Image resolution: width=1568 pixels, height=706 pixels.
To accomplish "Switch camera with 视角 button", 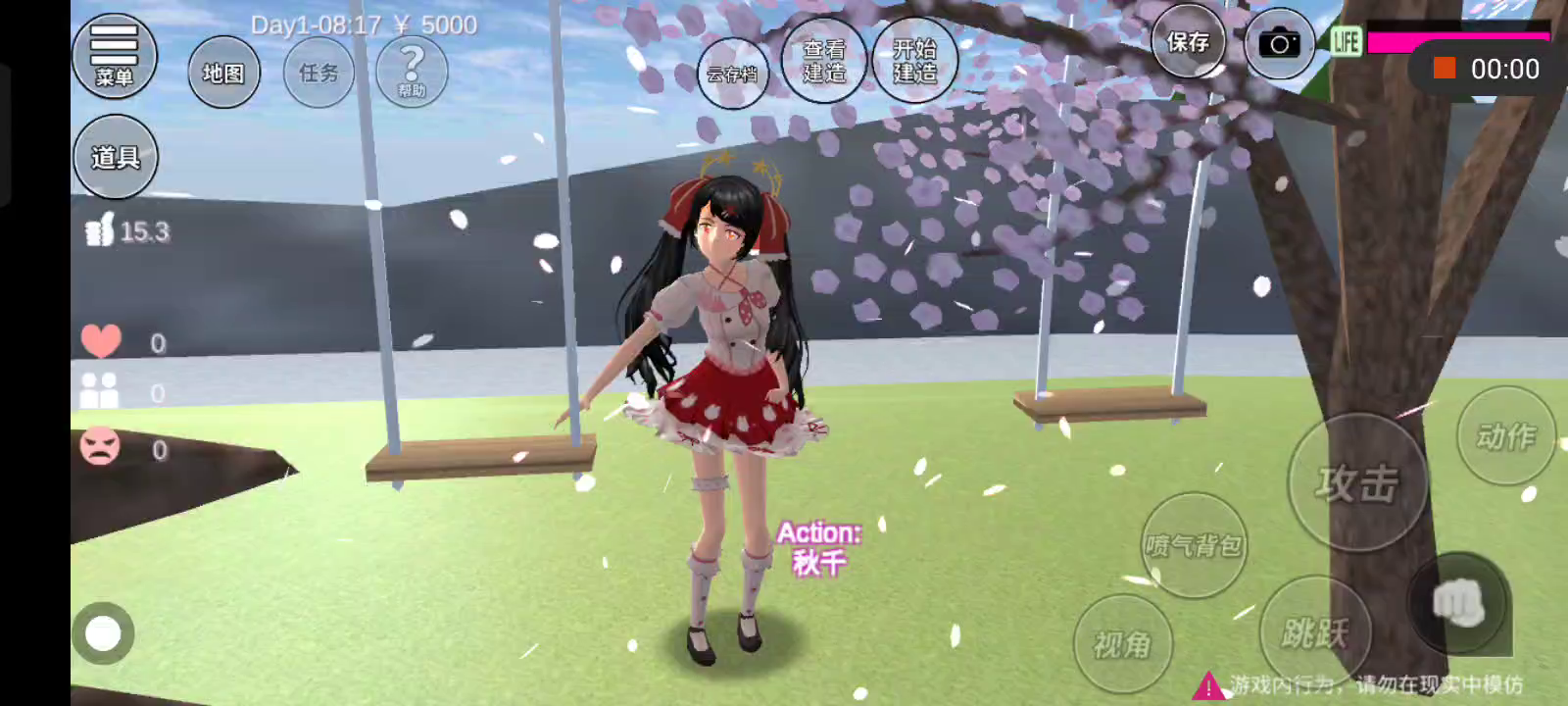I will click(x=1123, y=644).
